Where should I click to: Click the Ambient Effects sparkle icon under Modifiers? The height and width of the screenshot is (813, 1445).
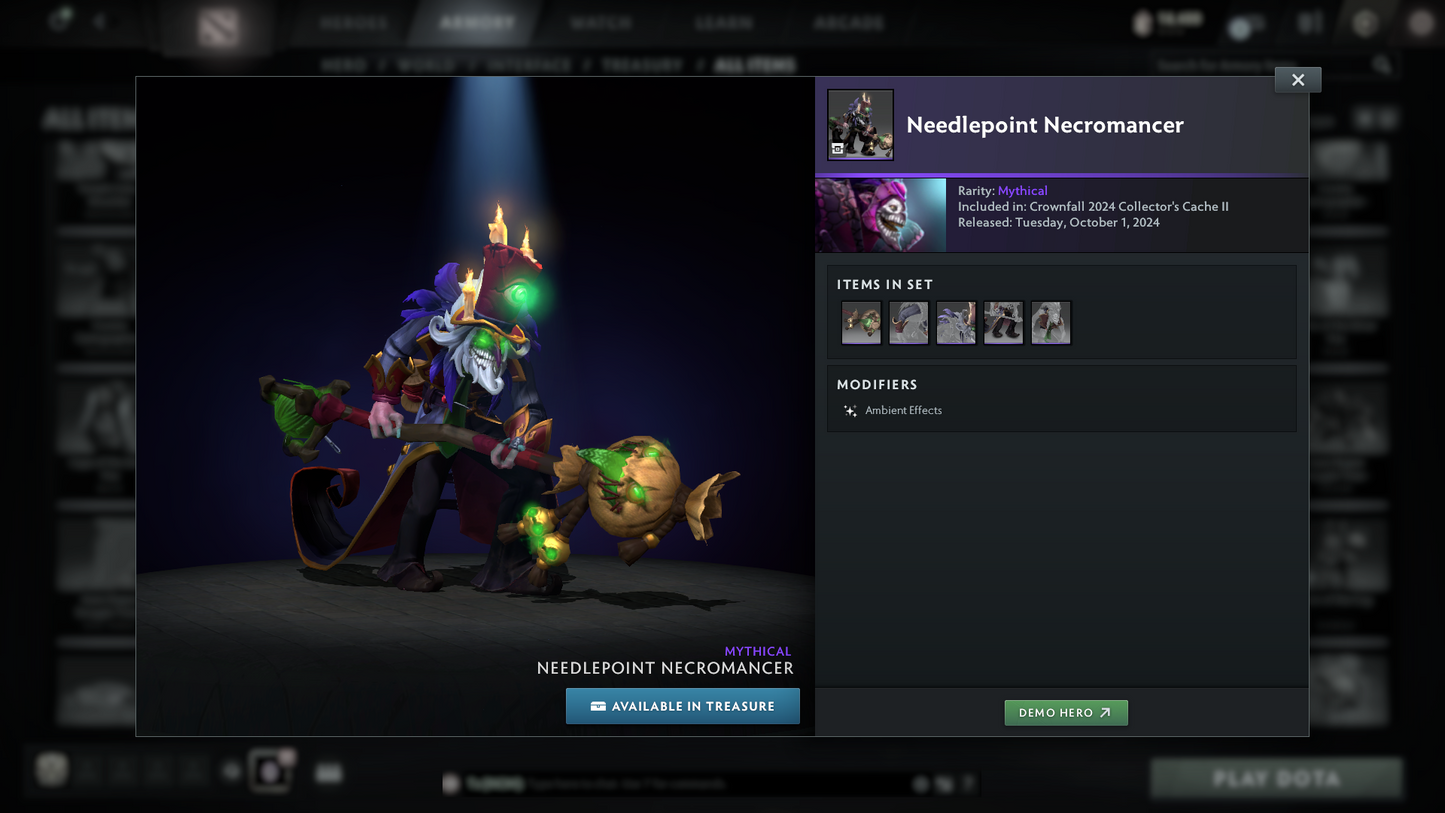[x=849, y=410]
